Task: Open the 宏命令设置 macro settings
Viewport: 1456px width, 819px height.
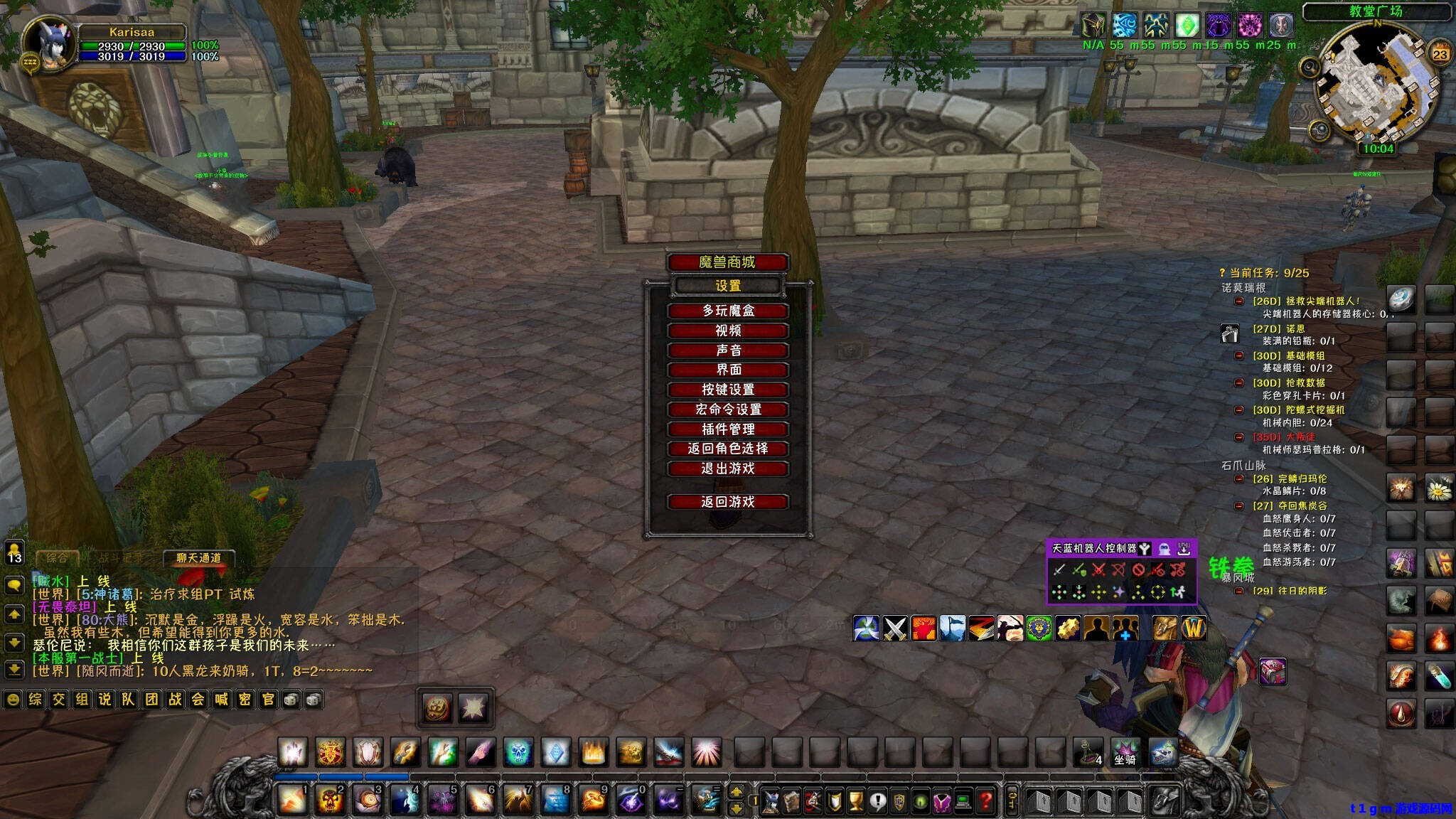Action: (x=727, y=409)
